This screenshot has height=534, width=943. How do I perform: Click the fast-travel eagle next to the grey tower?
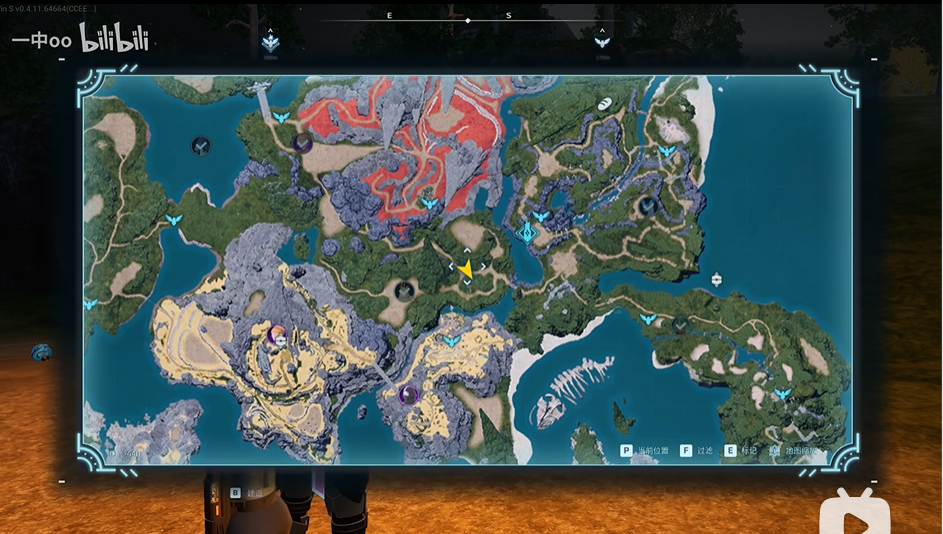click(x=281, y=118)
